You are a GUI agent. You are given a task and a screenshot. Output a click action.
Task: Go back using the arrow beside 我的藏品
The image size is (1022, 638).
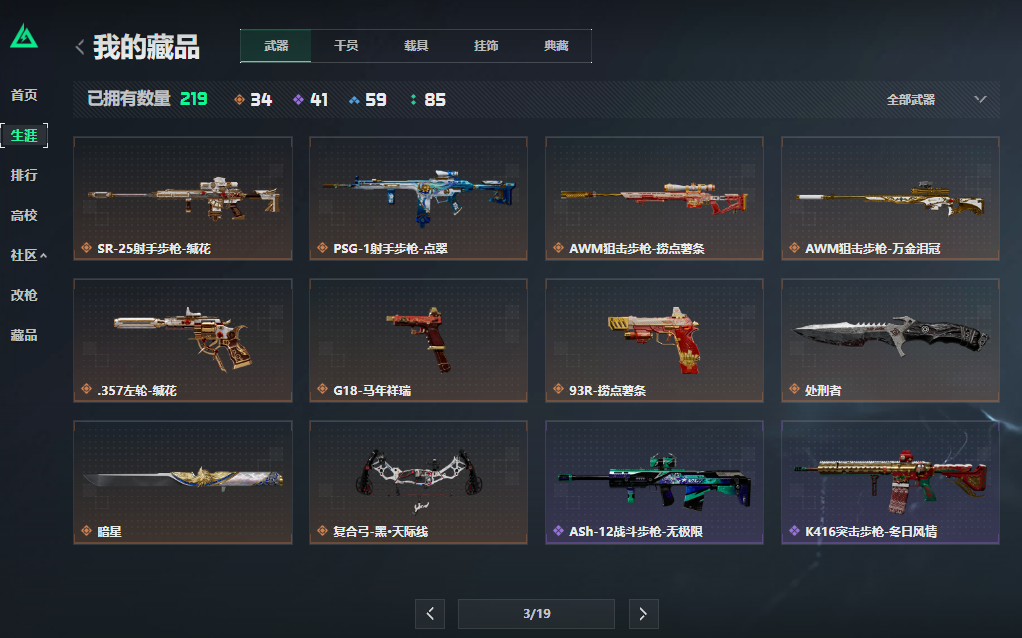[80, 47]
